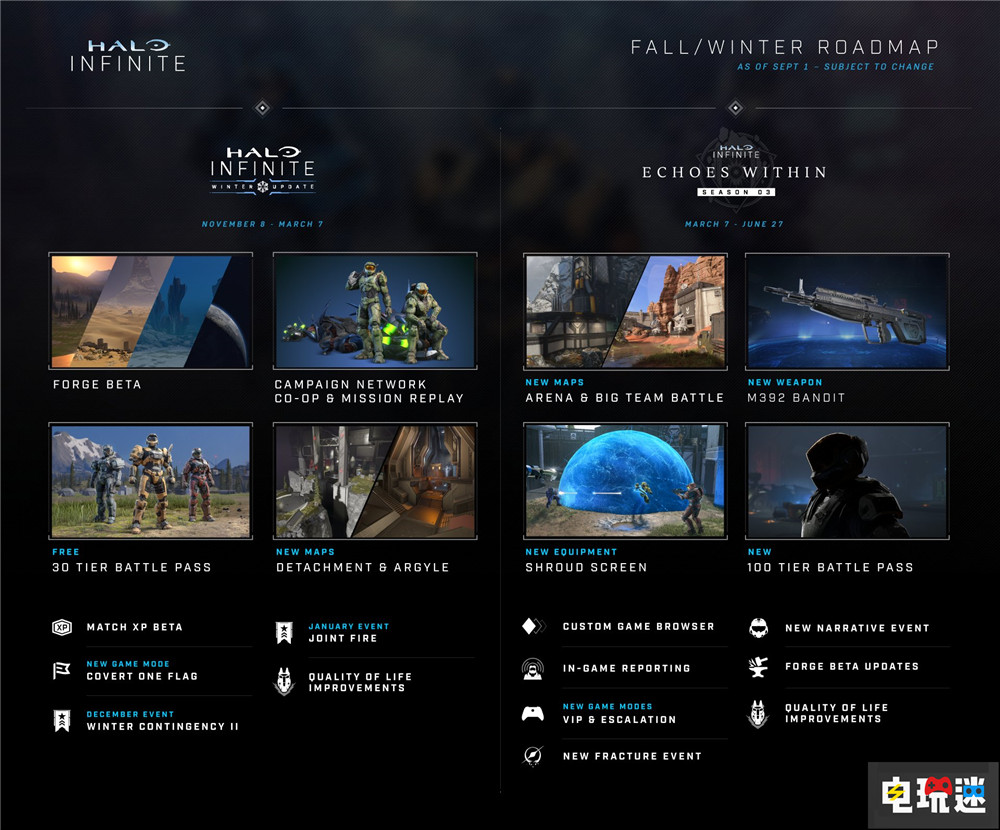Click the Match XP Beta entry

(134, 627)
